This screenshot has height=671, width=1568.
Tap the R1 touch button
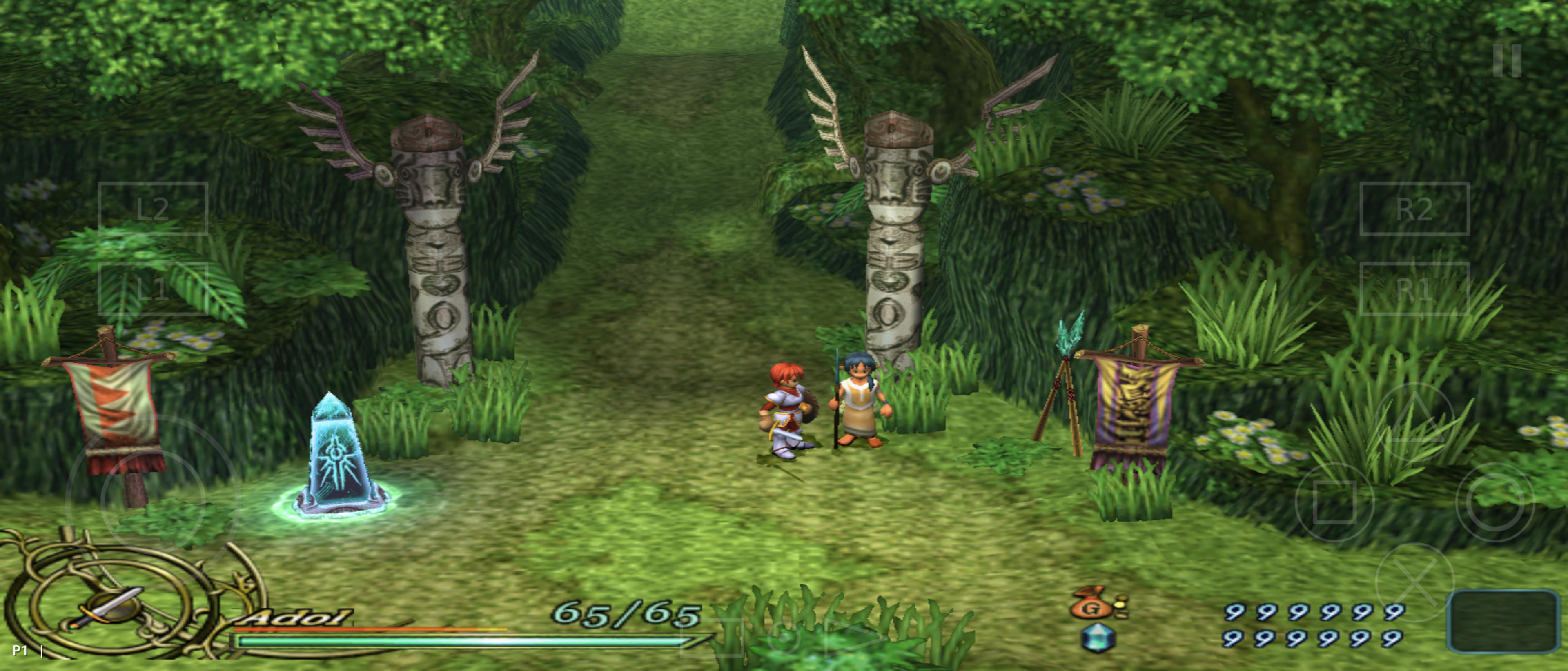click(1414, 289)
